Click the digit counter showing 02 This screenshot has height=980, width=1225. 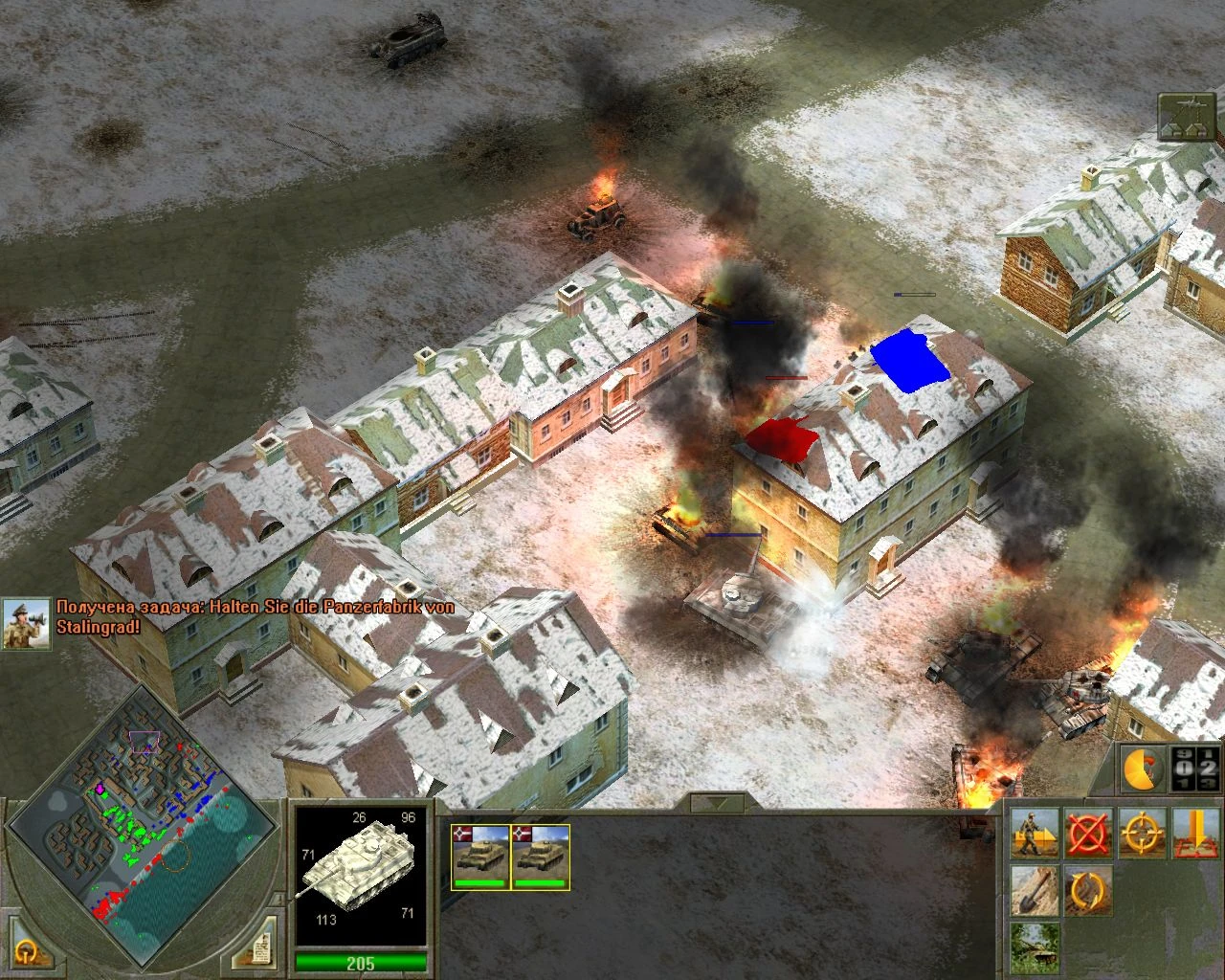coord(1194,768)
